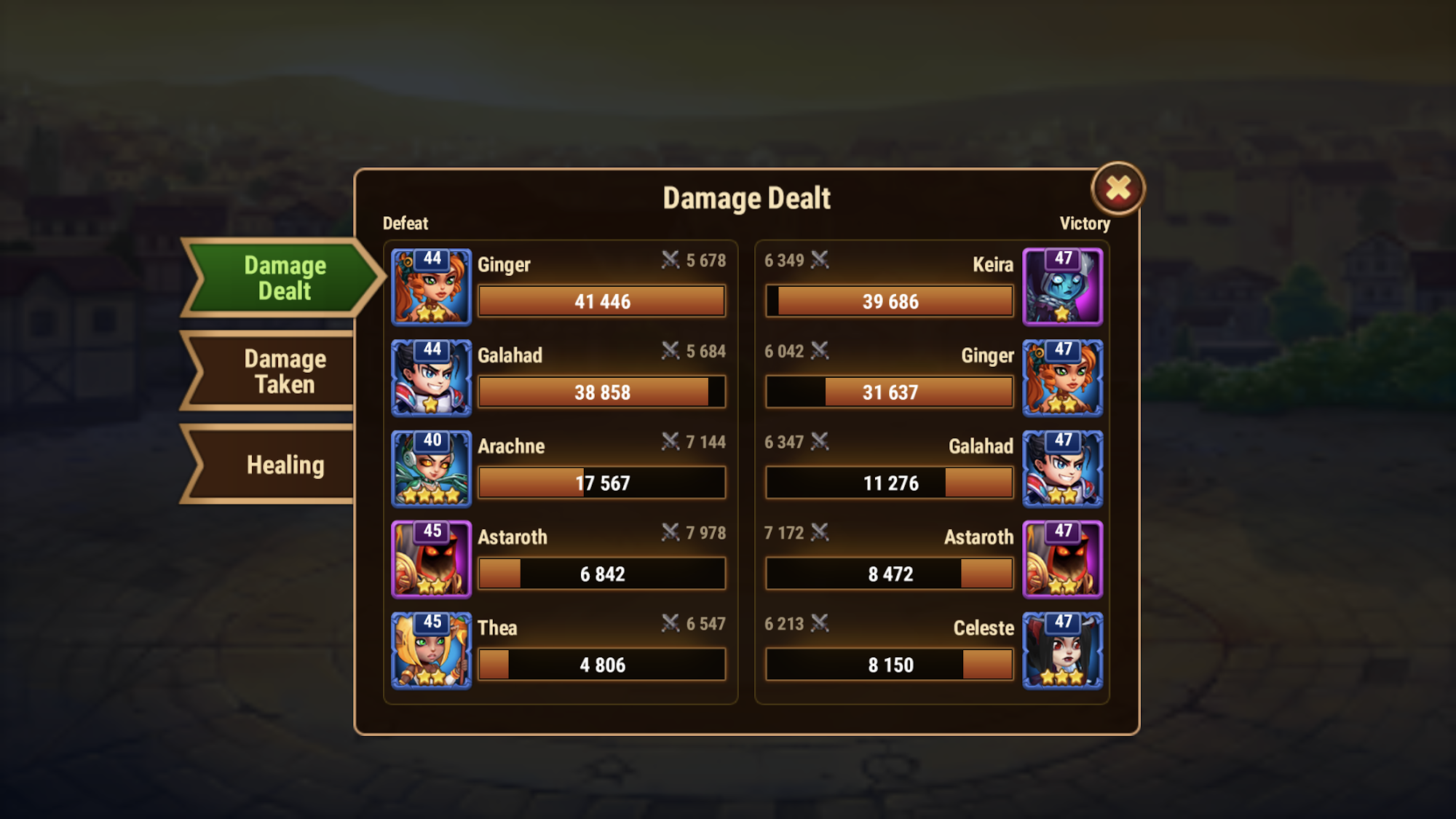Select the level 47 Ginger portrait

click(x=1062, y=378)
